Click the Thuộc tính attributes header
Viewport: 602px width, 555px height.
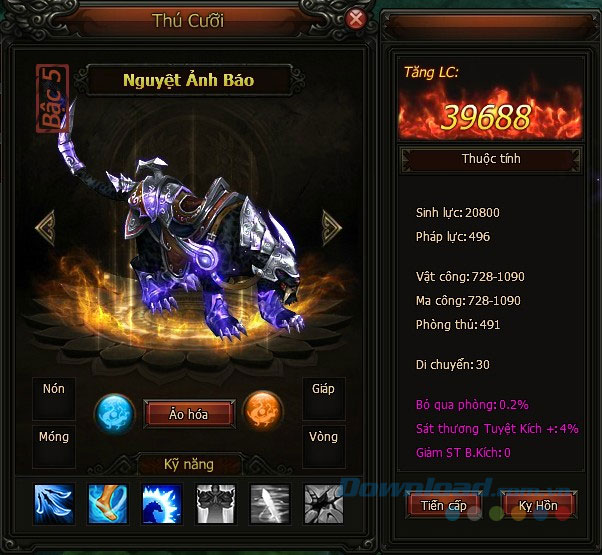(491, 159)
